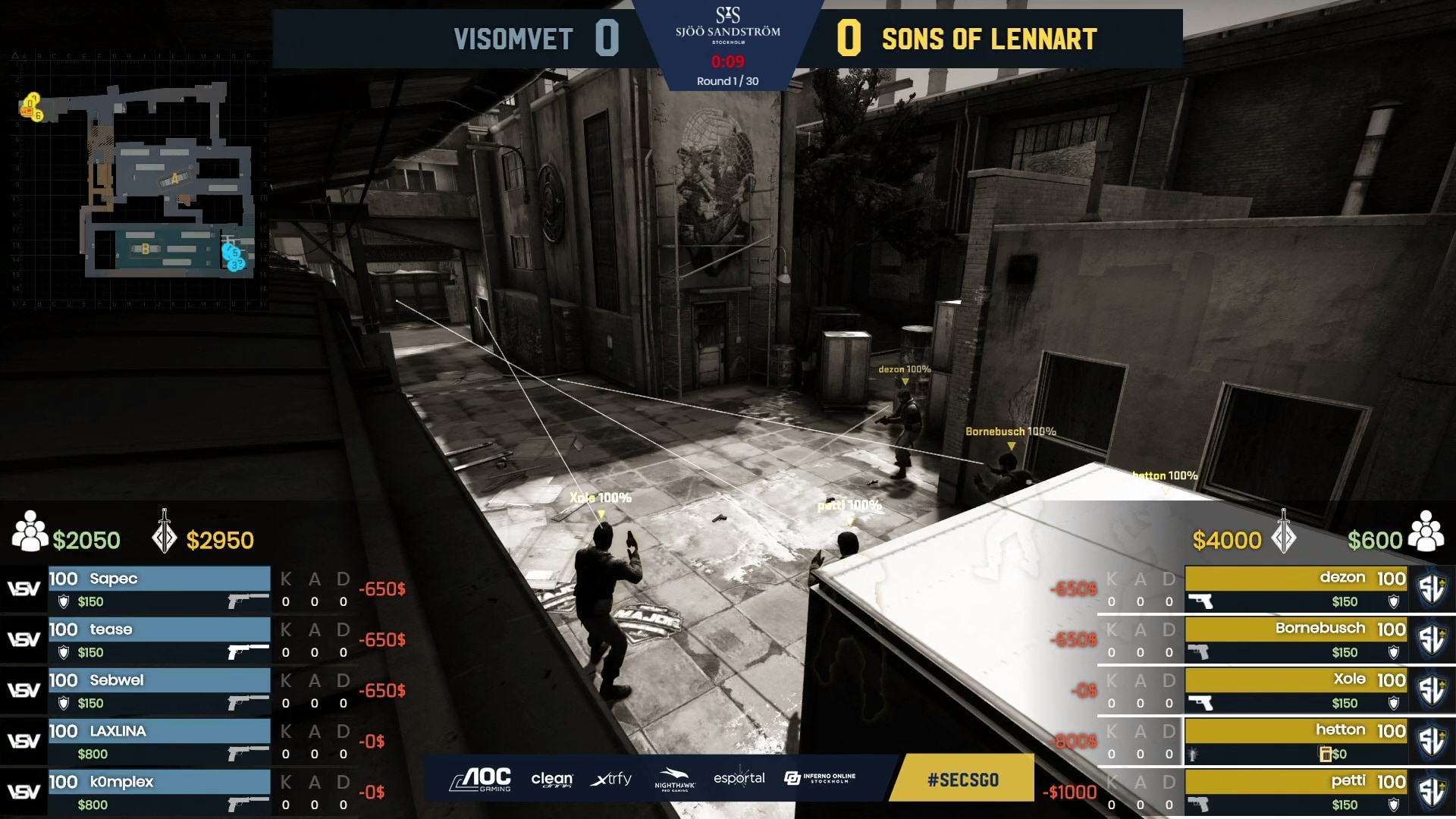
Task: Select Sapec's player row
Action: click(x=159, y=589)
